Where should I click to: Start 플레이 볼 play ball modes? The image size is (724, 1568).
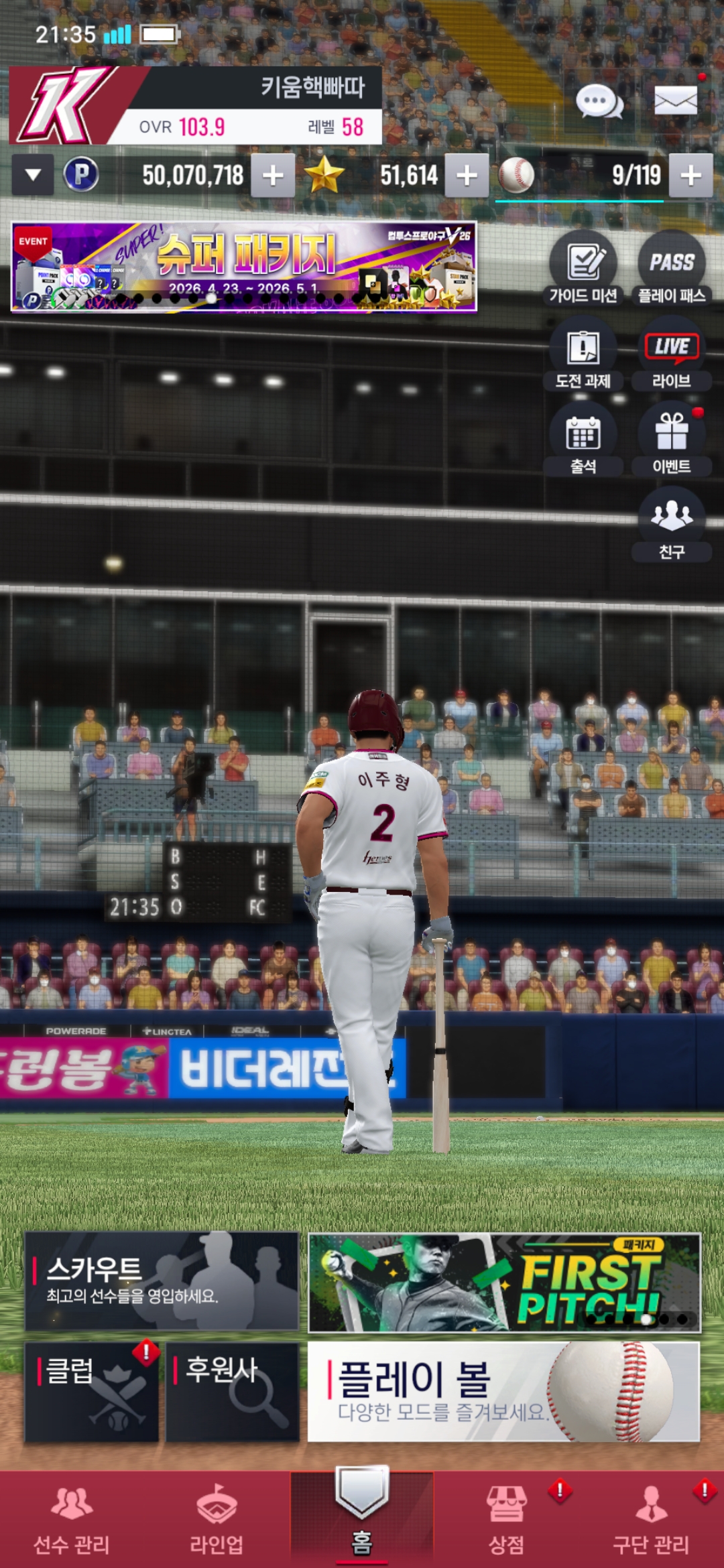pos(504,1392)
